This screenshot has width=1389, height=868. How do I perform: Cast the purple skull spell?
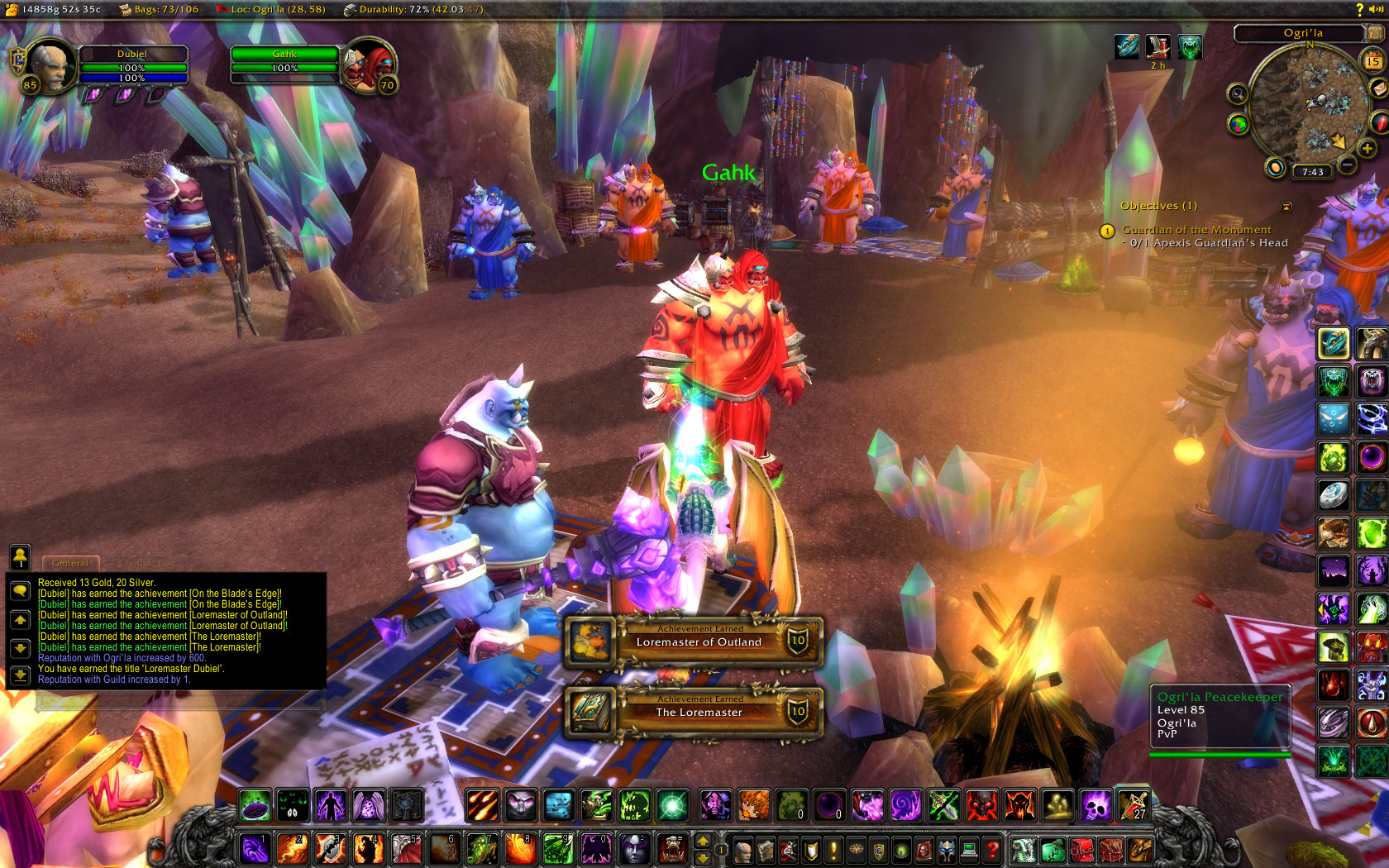(x=1095, y=804)
